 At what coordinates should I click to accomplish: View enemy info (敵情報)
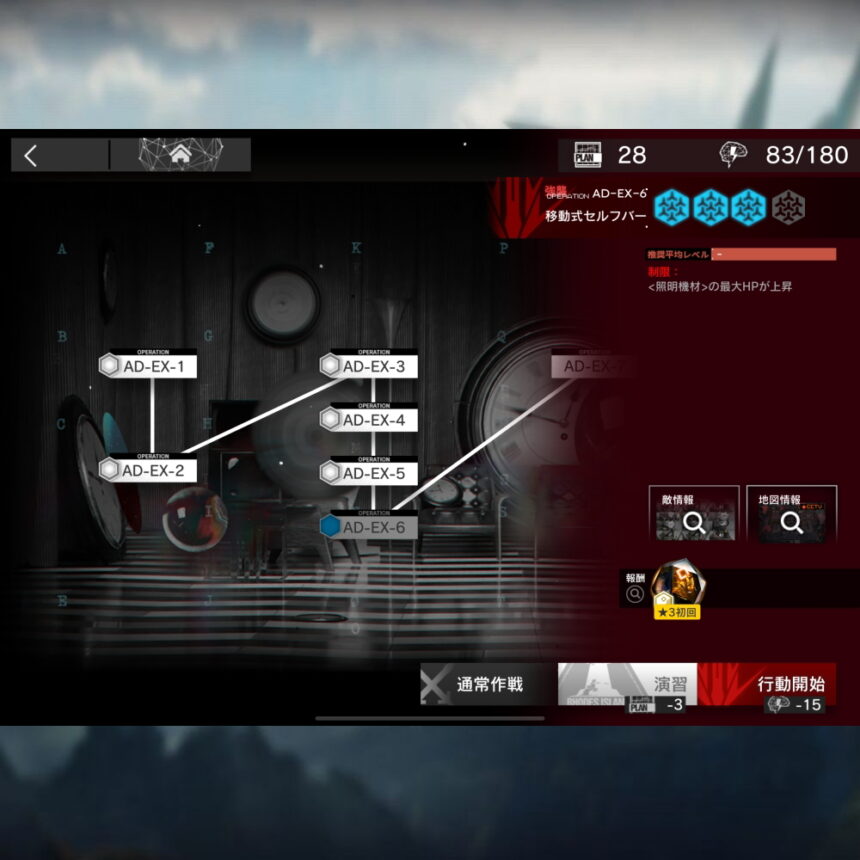693,514
